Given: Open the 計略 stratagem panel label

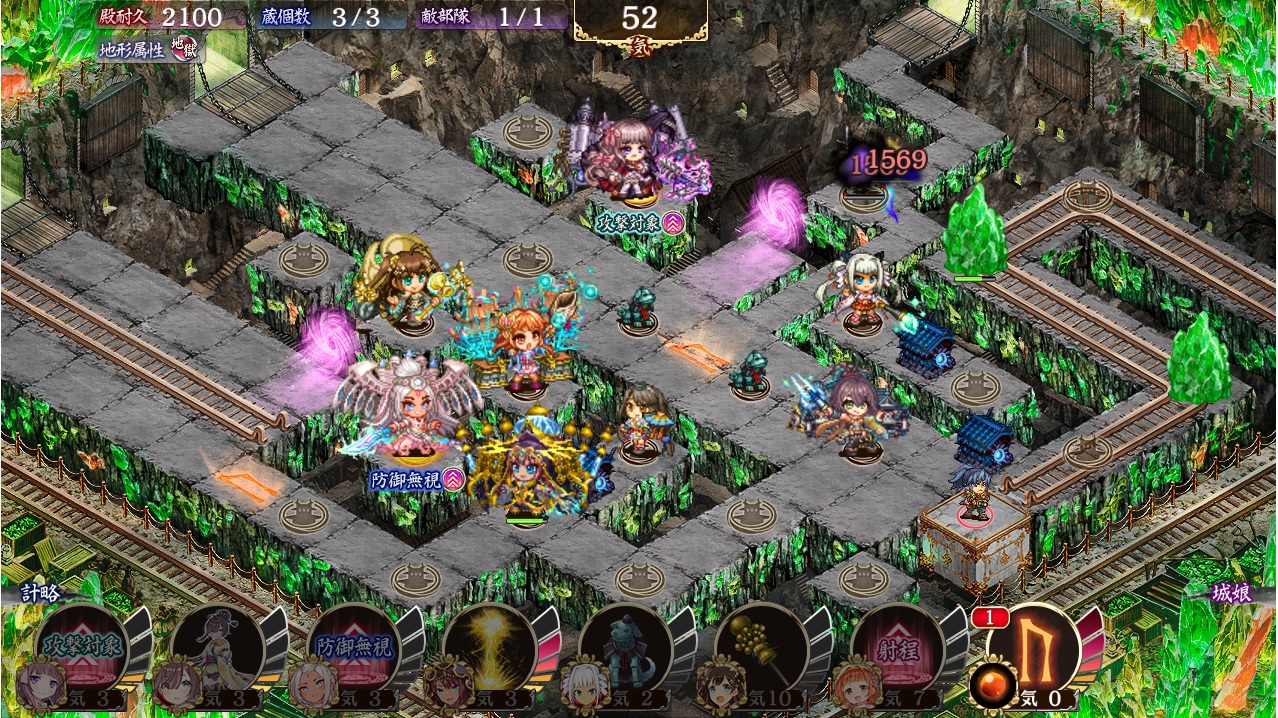Looking at the screenshot, I should click(x=42, y=593).
